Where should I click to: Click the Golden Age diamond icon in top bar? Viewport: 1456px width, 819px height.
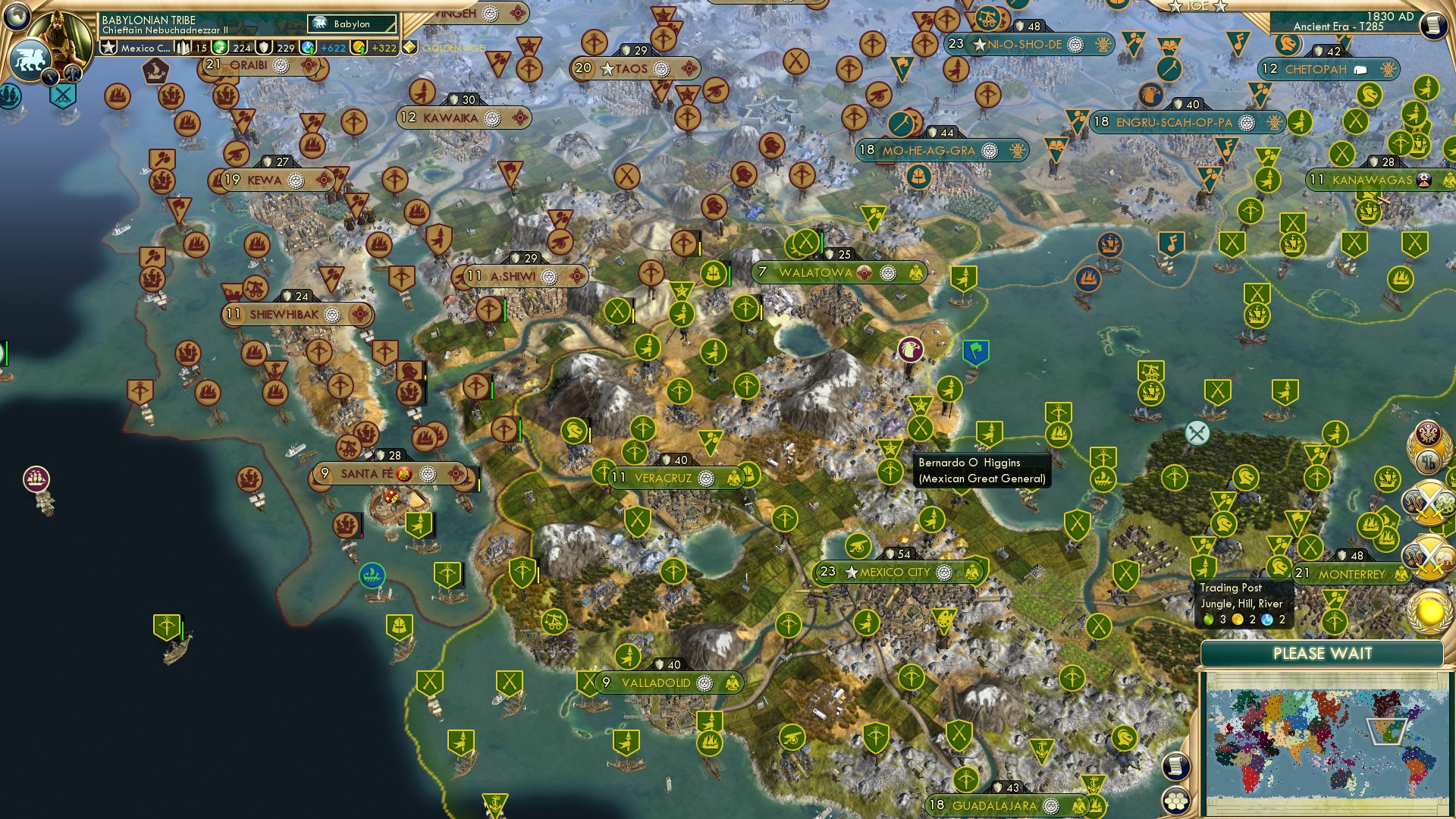pos(410,47)
